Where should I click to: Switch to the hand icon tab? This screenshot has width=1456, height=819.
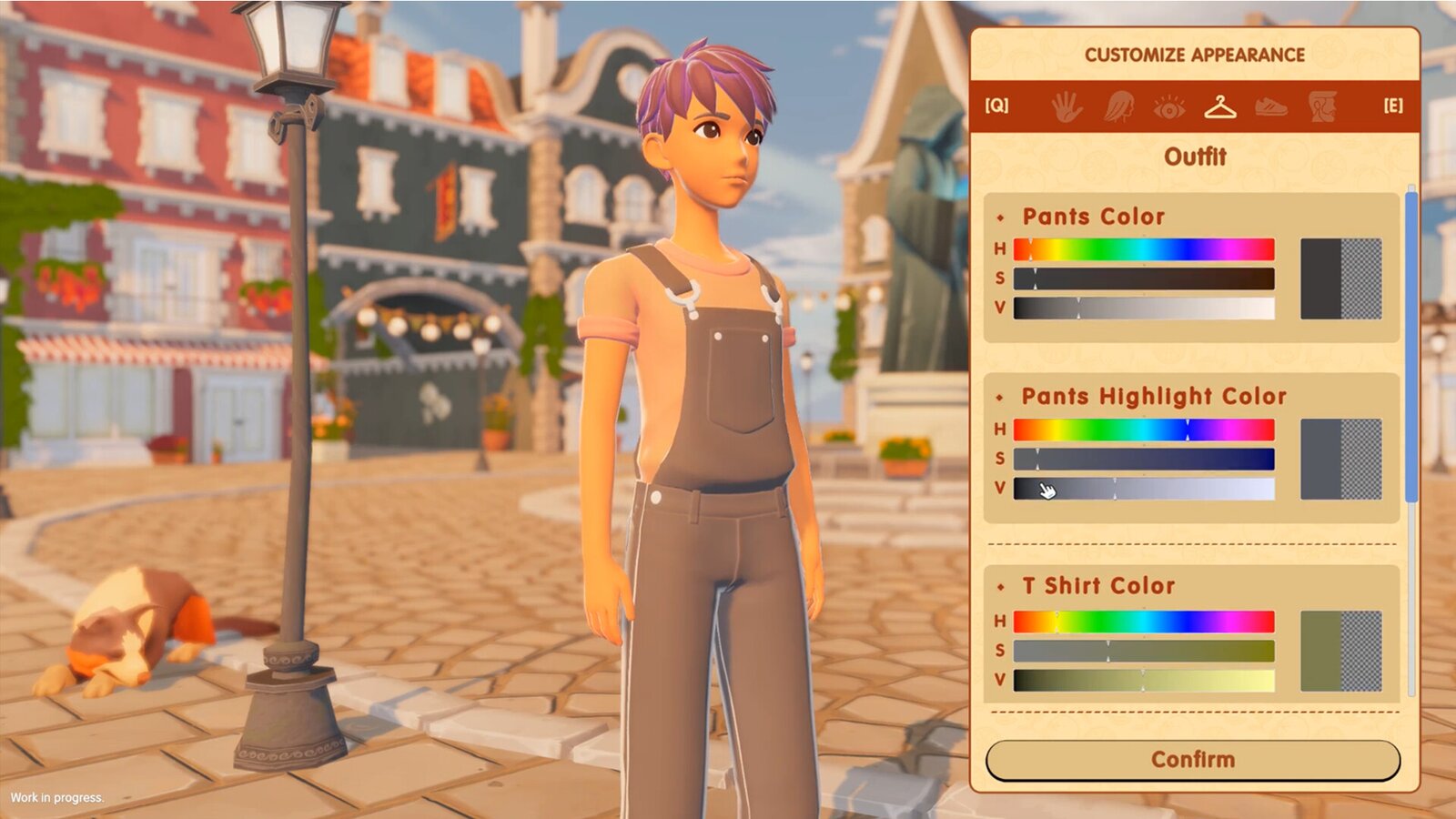(1067, 106)
